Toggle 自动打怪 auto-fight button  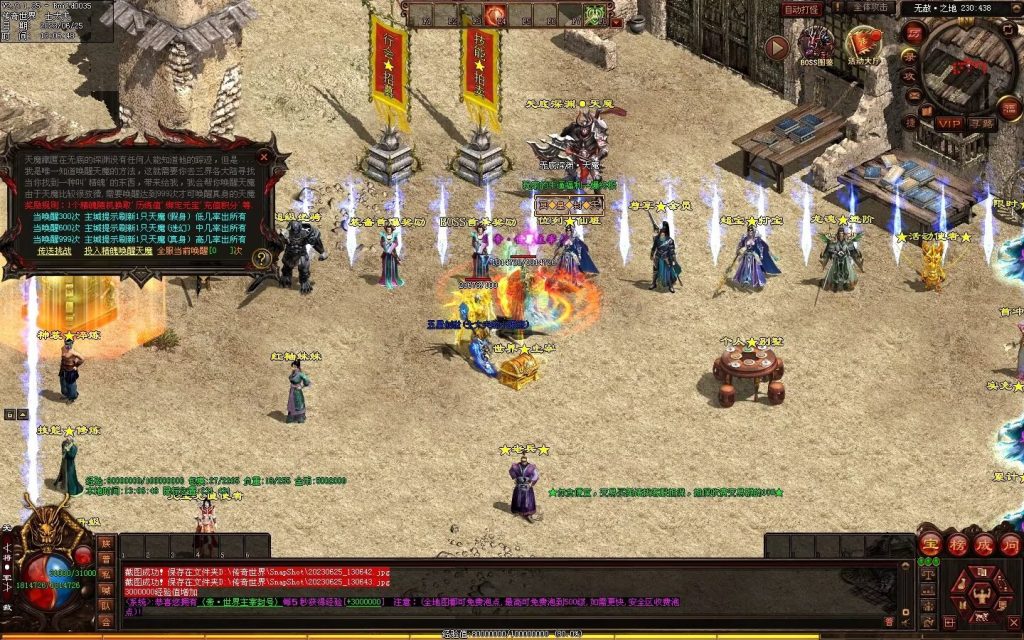tap(802, 9)
